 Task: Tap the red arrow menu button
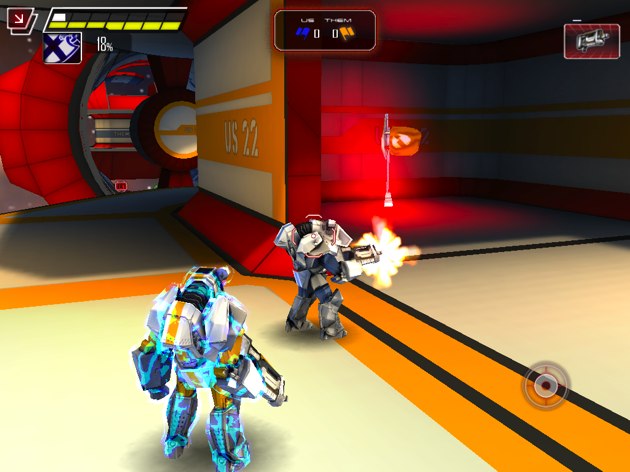pos(21,18)
